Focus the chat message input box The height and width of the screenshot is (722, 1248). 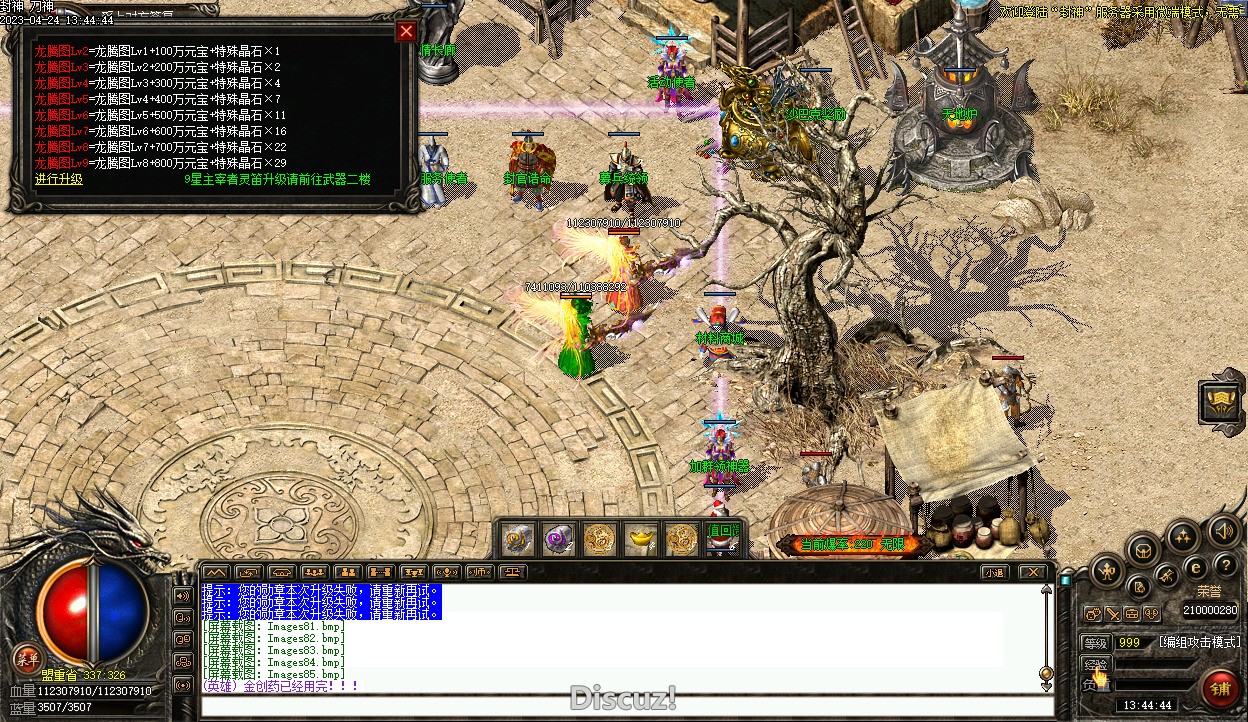[620, 706]
